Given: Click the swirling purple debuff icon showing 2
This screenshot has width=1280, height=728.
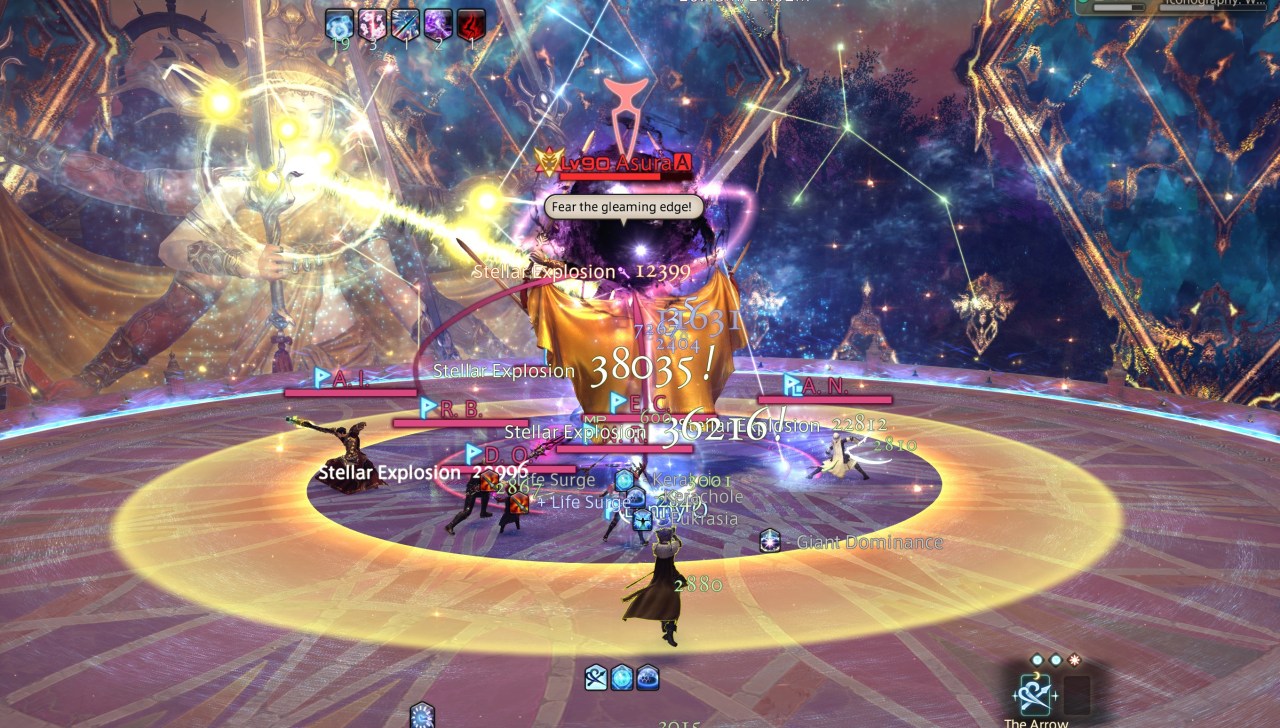Looking at the screenshot, I should pyautogui.click(x=438, y=24).
